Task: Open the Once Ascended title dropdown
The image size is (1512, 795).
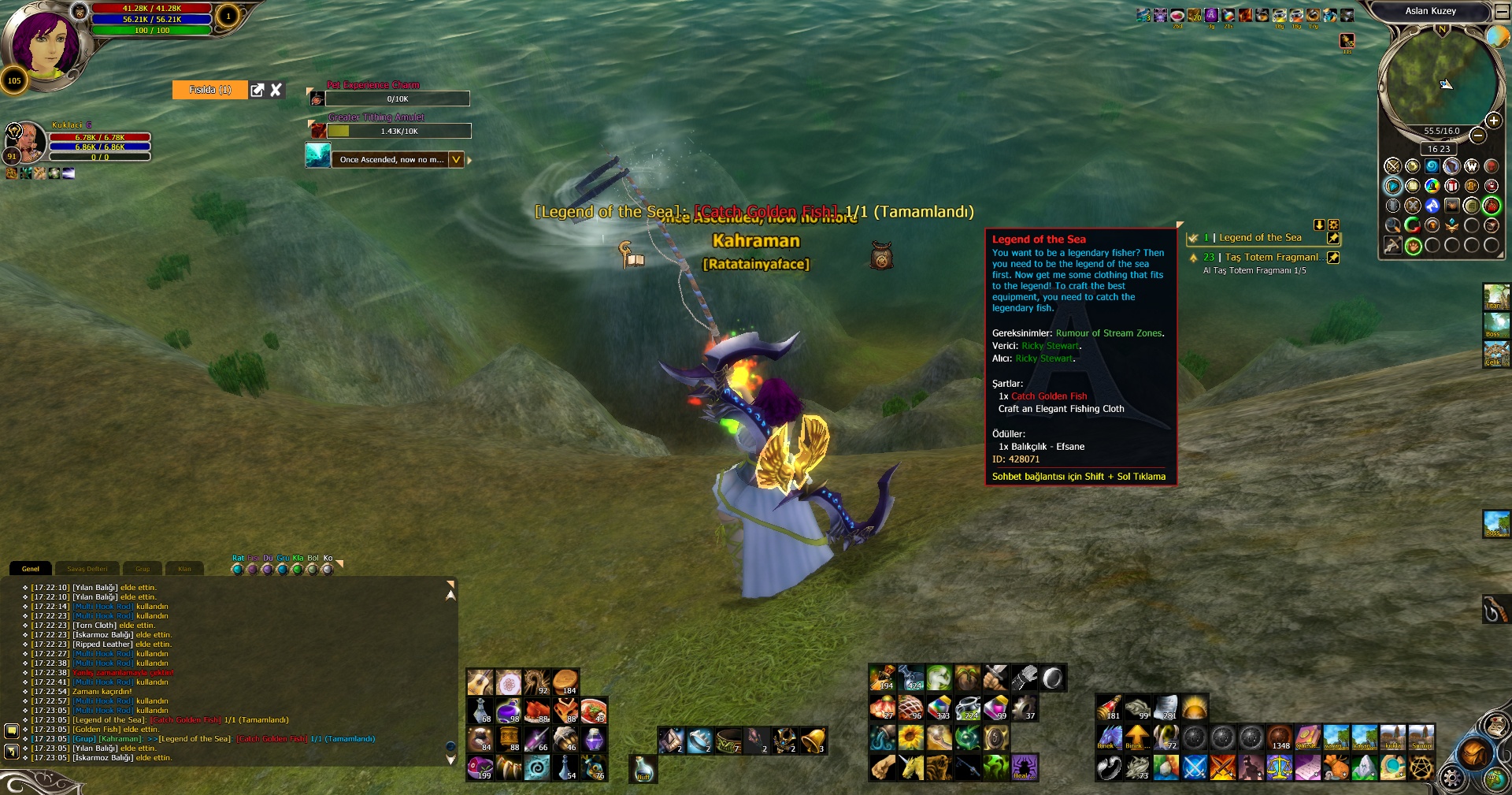Action: coord(456,160)
